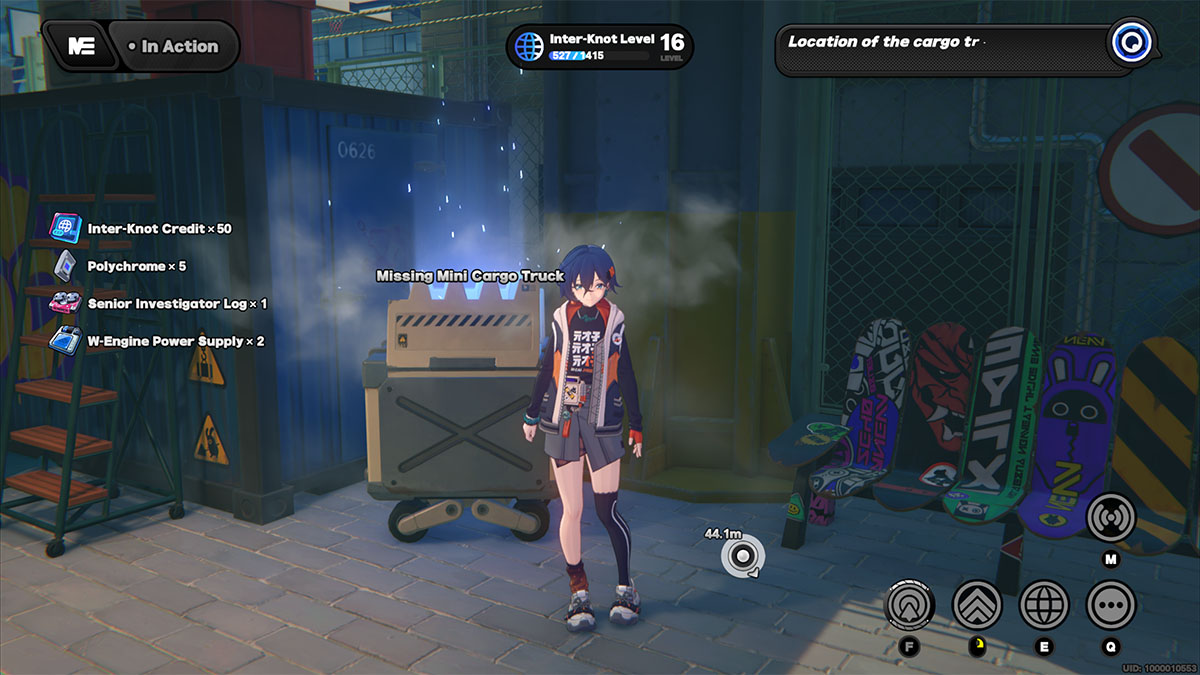Screen dimensions: 1200x675
Task: Open the signal broadcast icon above M
Action: pos(1110,517)
